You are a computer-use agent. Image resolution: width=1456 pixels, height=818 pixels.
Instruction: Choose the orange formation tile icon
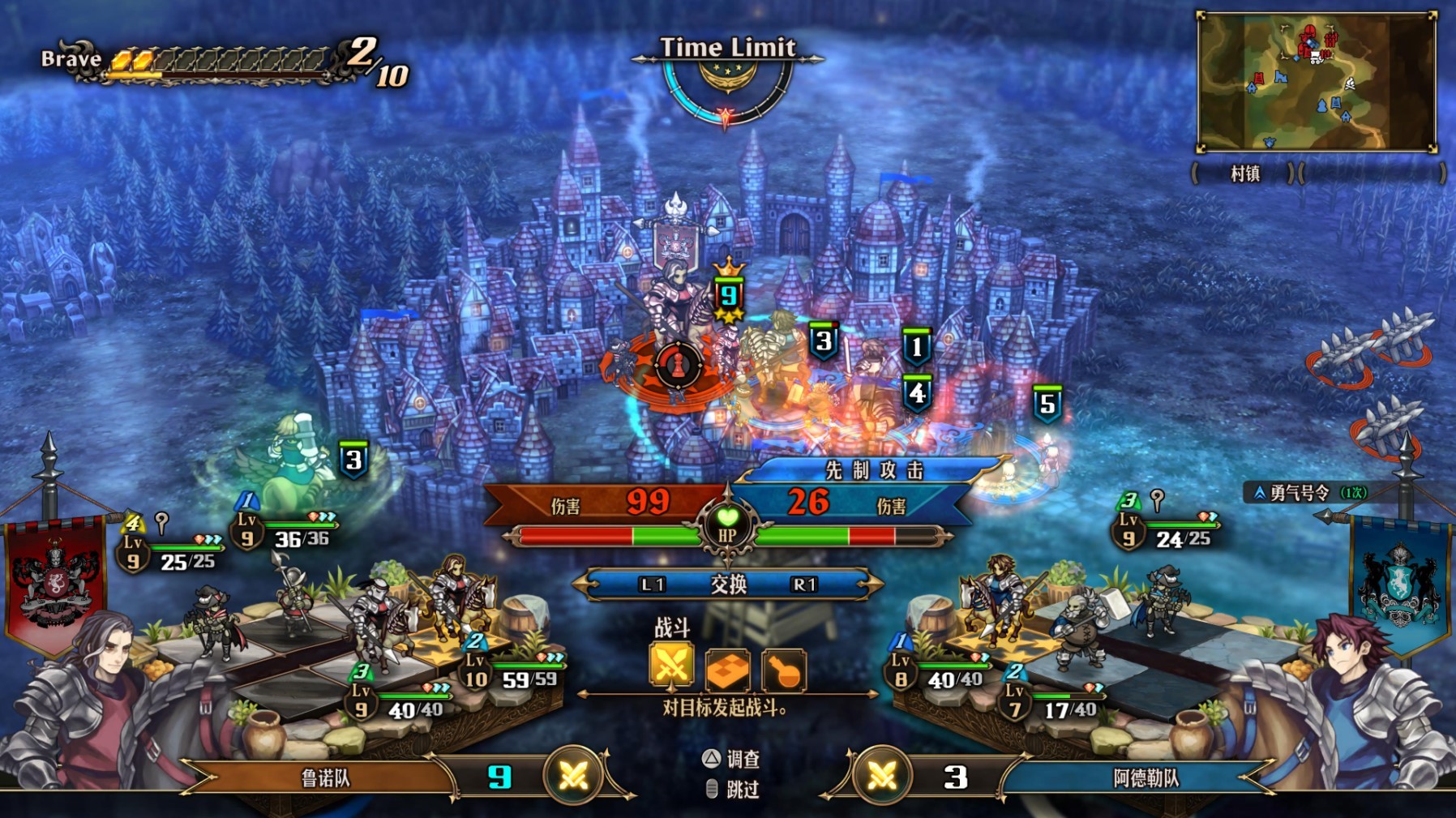coord(727,670)
